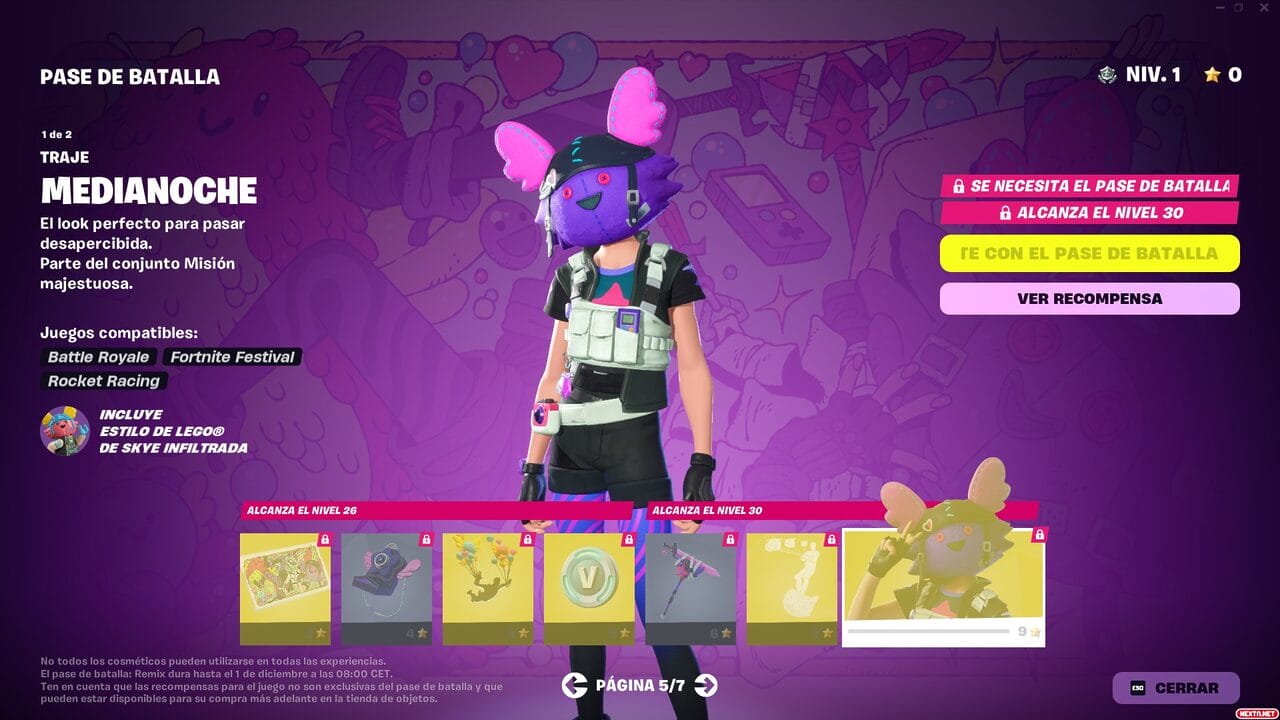Click the yellow Pase de Batalla purchase button
The height and width of the screenshot is (720, 1280).
pos(1089,253)
